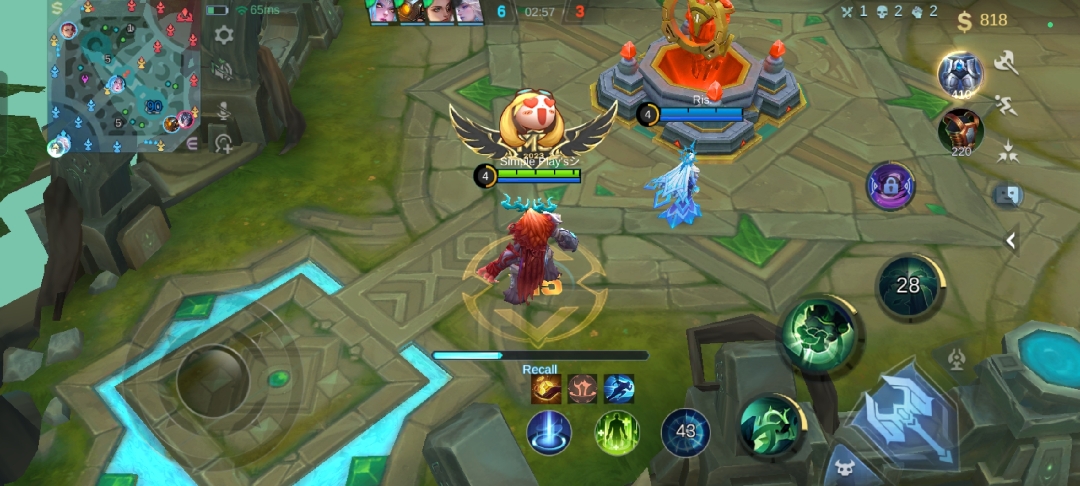Send the retreat signal with the running icon
1080x486 pixels.
click(1006, 106)
